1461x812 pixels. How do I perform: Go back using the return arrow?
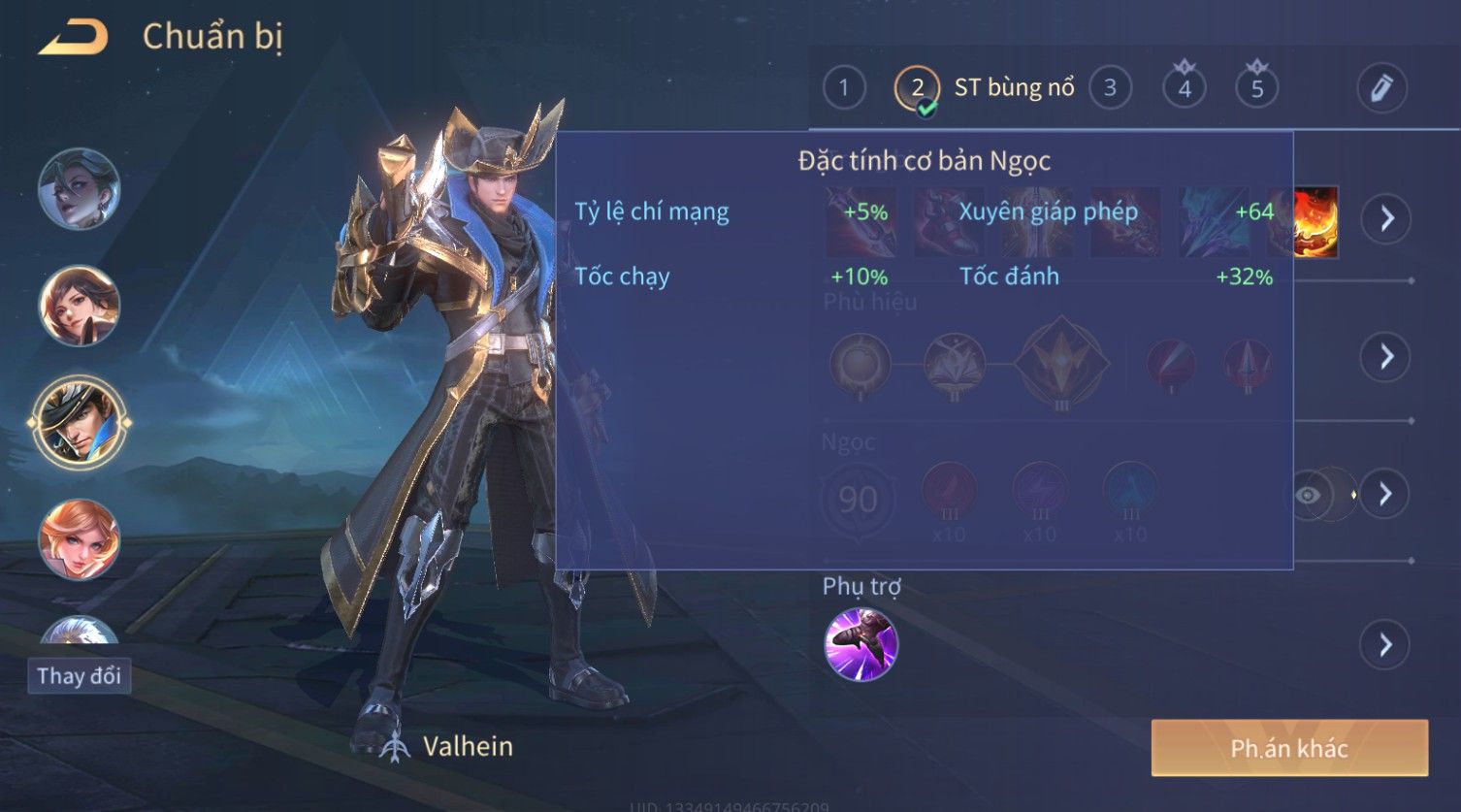73,38
